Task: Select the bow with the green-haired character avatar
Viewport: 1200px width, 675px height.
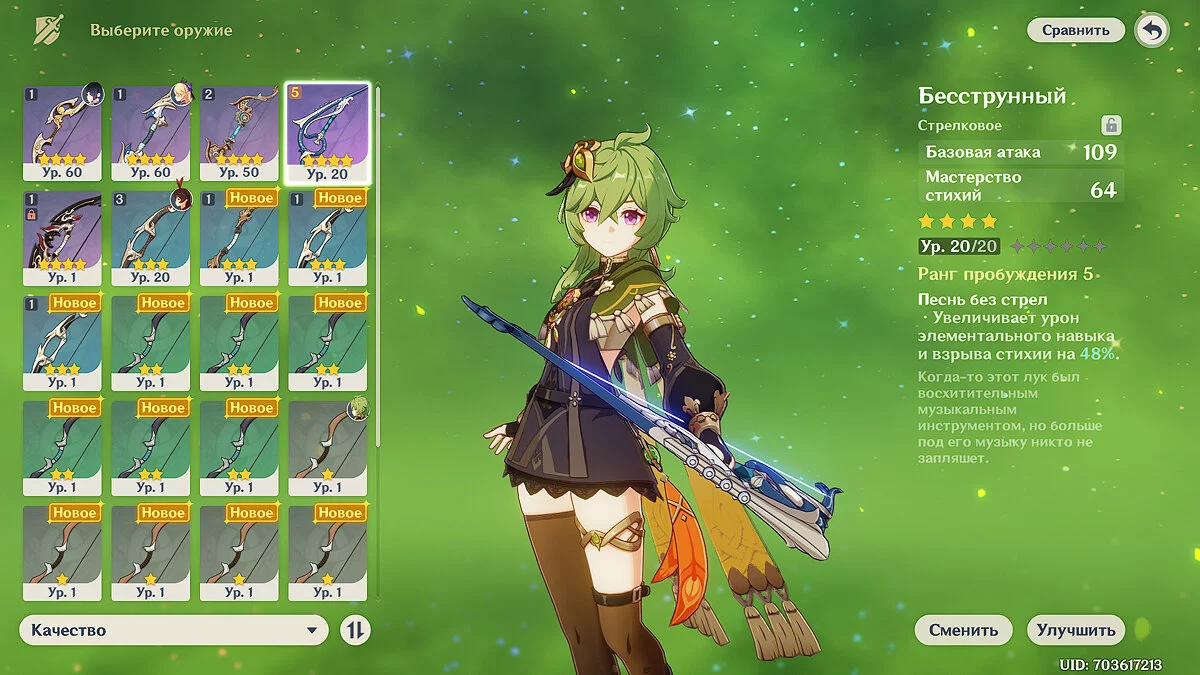Action: pyautogui.click(x=327, y=448)
